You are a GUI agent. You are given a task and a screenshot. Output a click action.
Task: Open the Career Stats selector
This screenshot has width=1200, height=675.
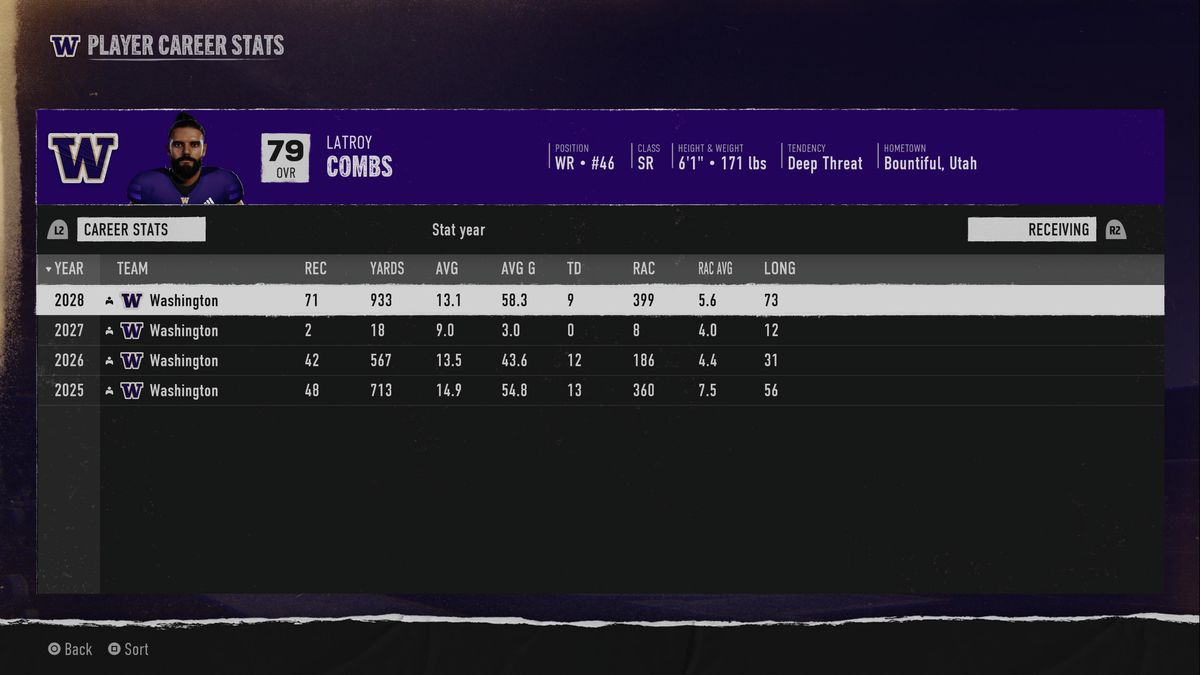140,229
